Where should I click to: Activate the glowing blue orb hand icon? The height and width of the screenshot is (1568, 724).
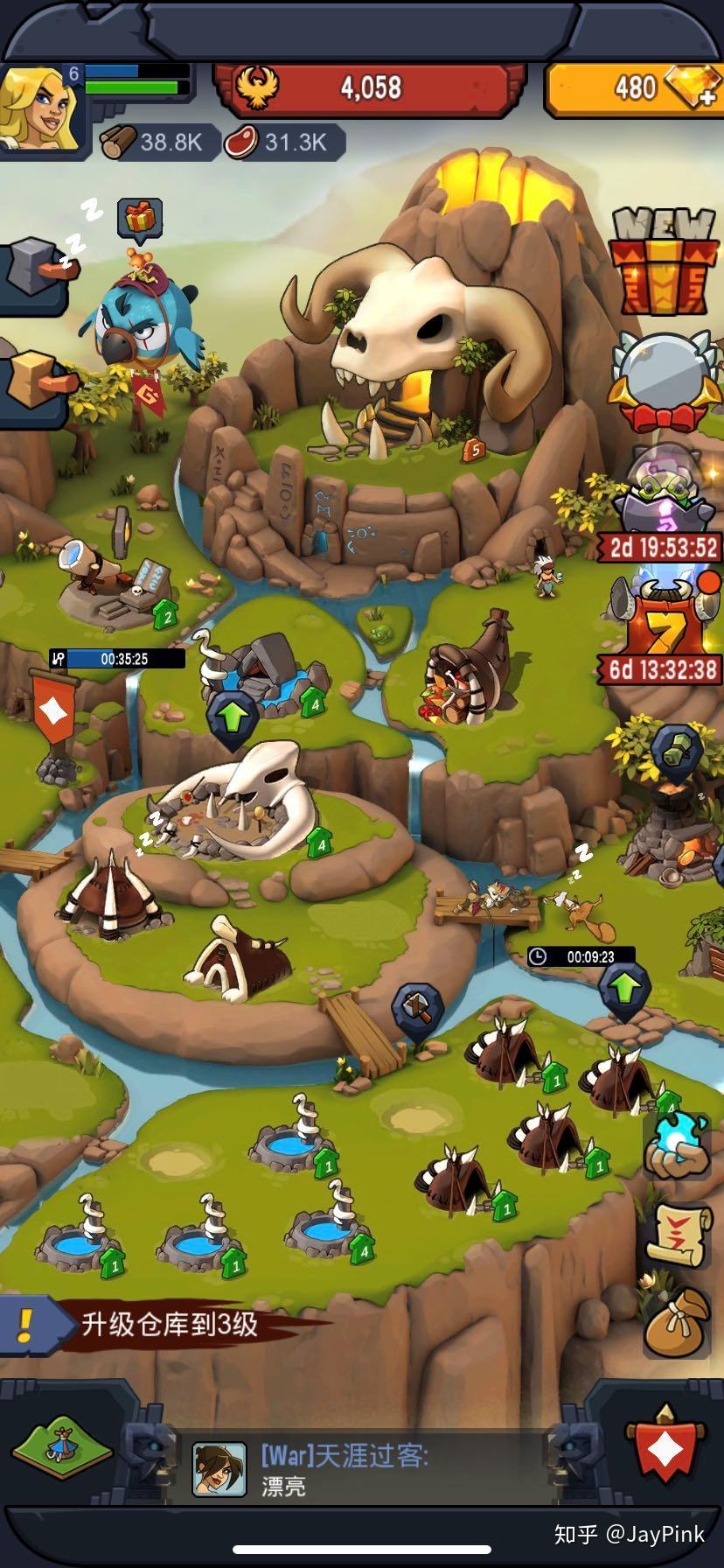pyautogui.click(x=678, y=1144)
